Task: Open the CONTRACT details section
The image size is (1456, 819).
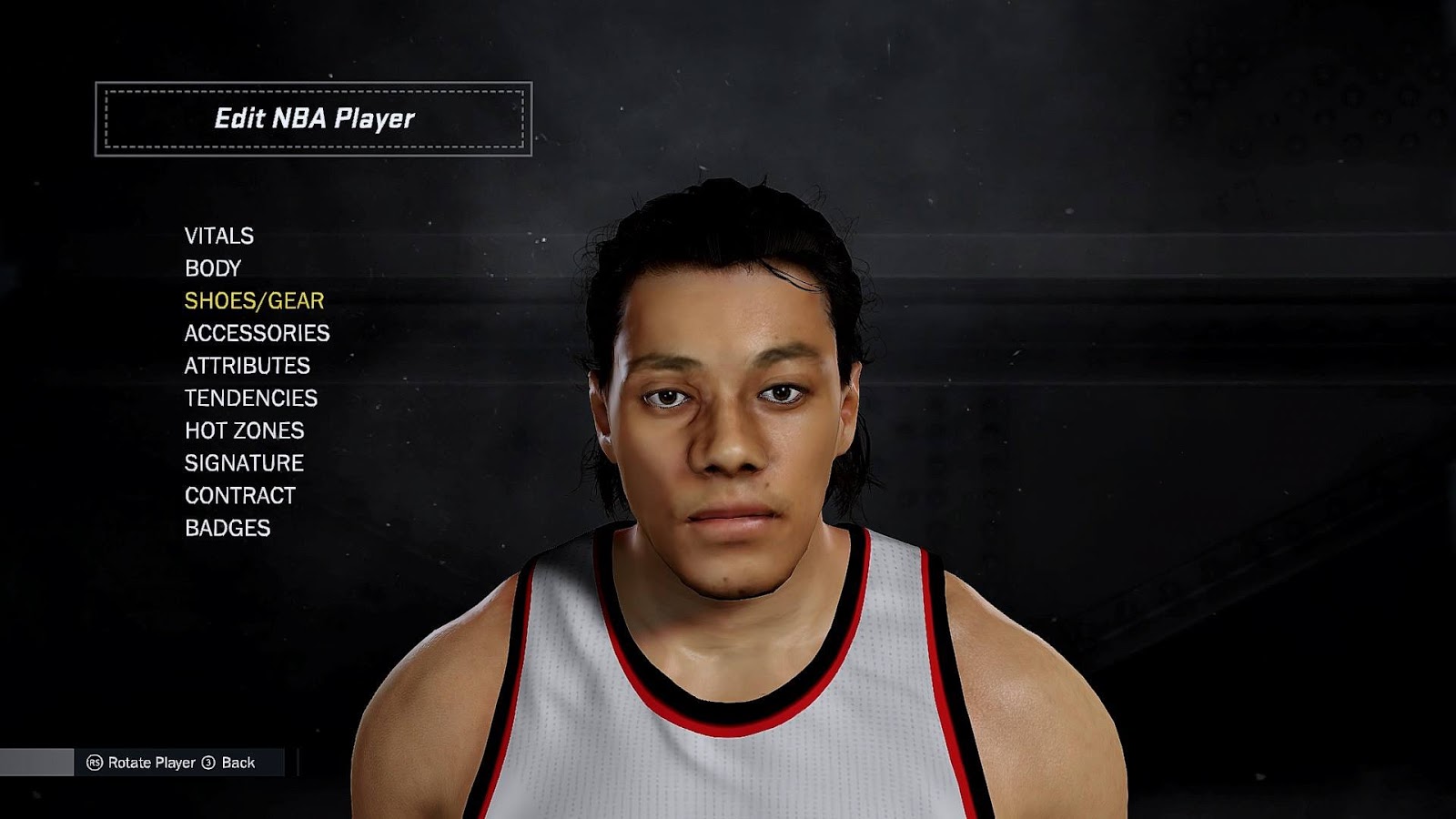Action: [238, 496]
